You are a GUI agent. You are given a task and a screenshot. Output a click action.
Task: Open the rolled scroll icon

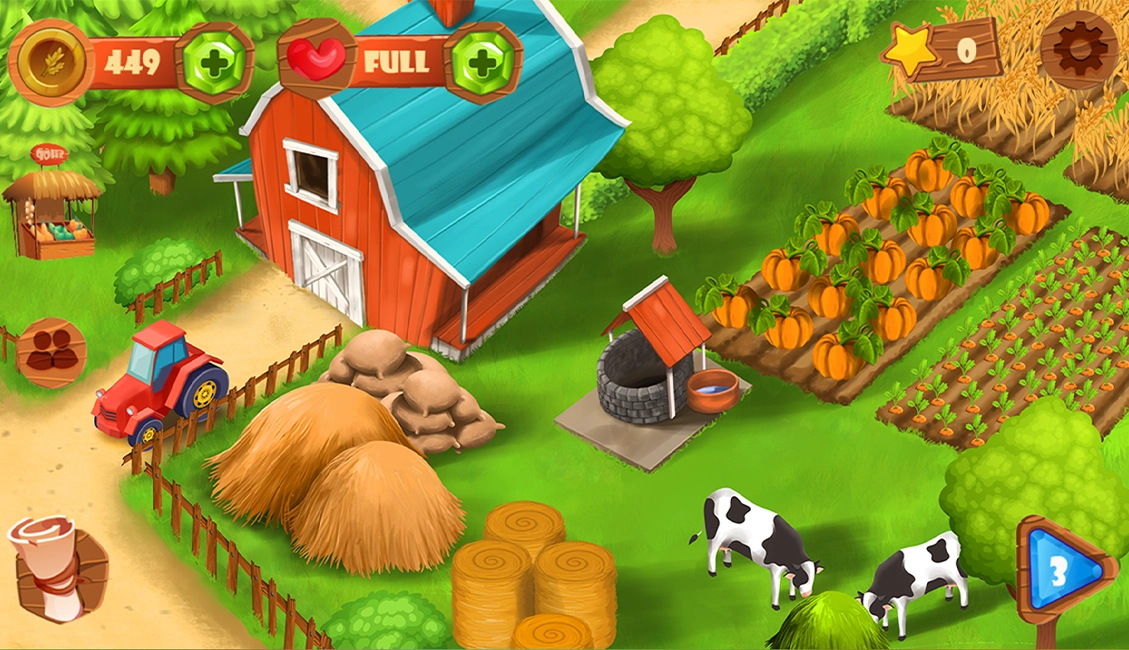pos(56,570)
